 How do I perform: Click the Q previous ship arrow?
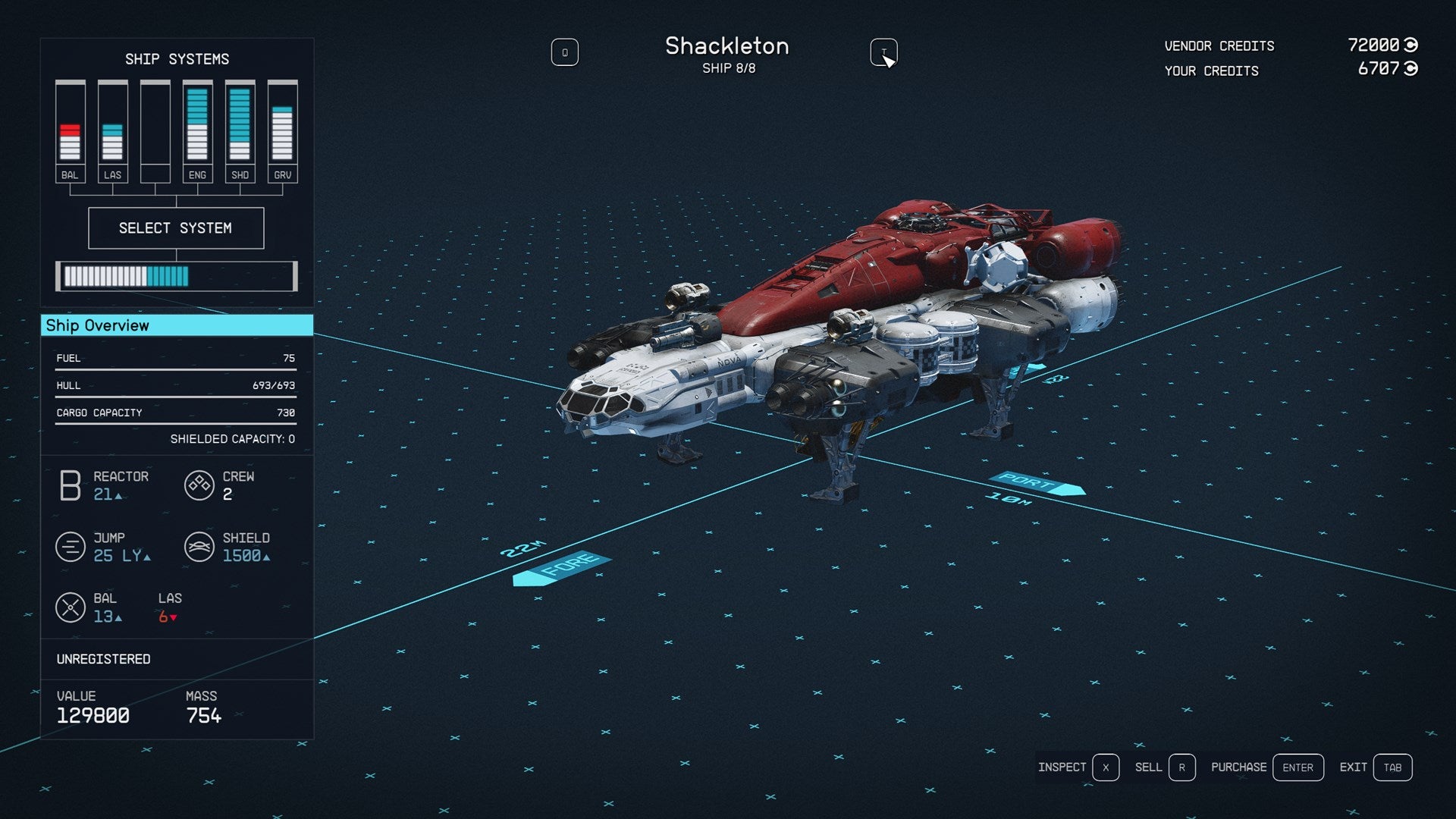(565, 52)
